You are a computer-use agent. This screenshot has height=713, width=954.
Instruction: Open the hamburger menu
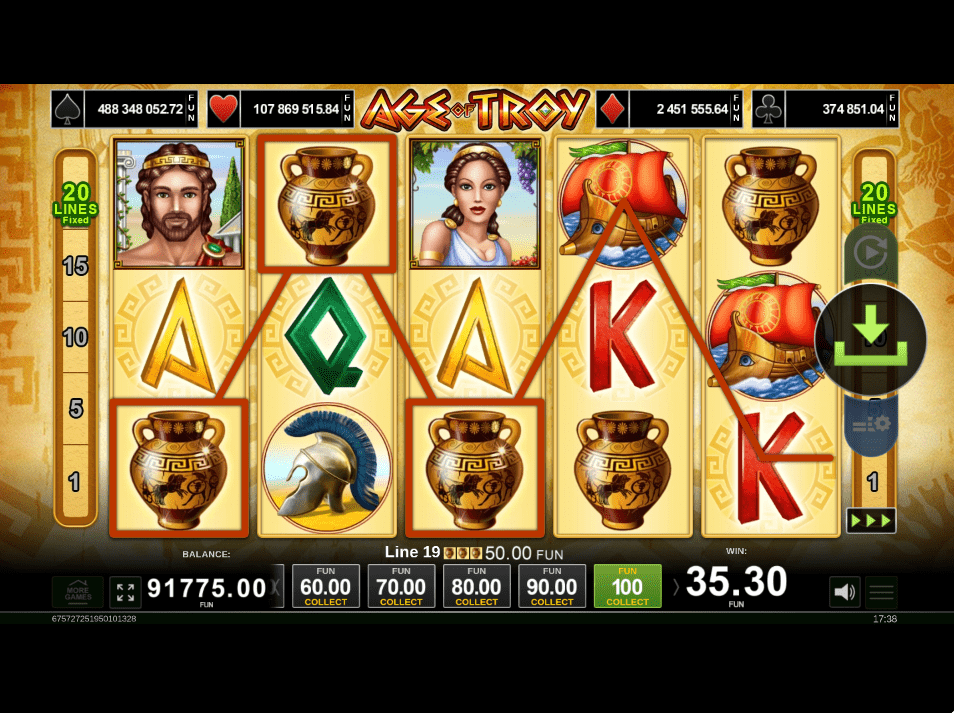[882, 592]
